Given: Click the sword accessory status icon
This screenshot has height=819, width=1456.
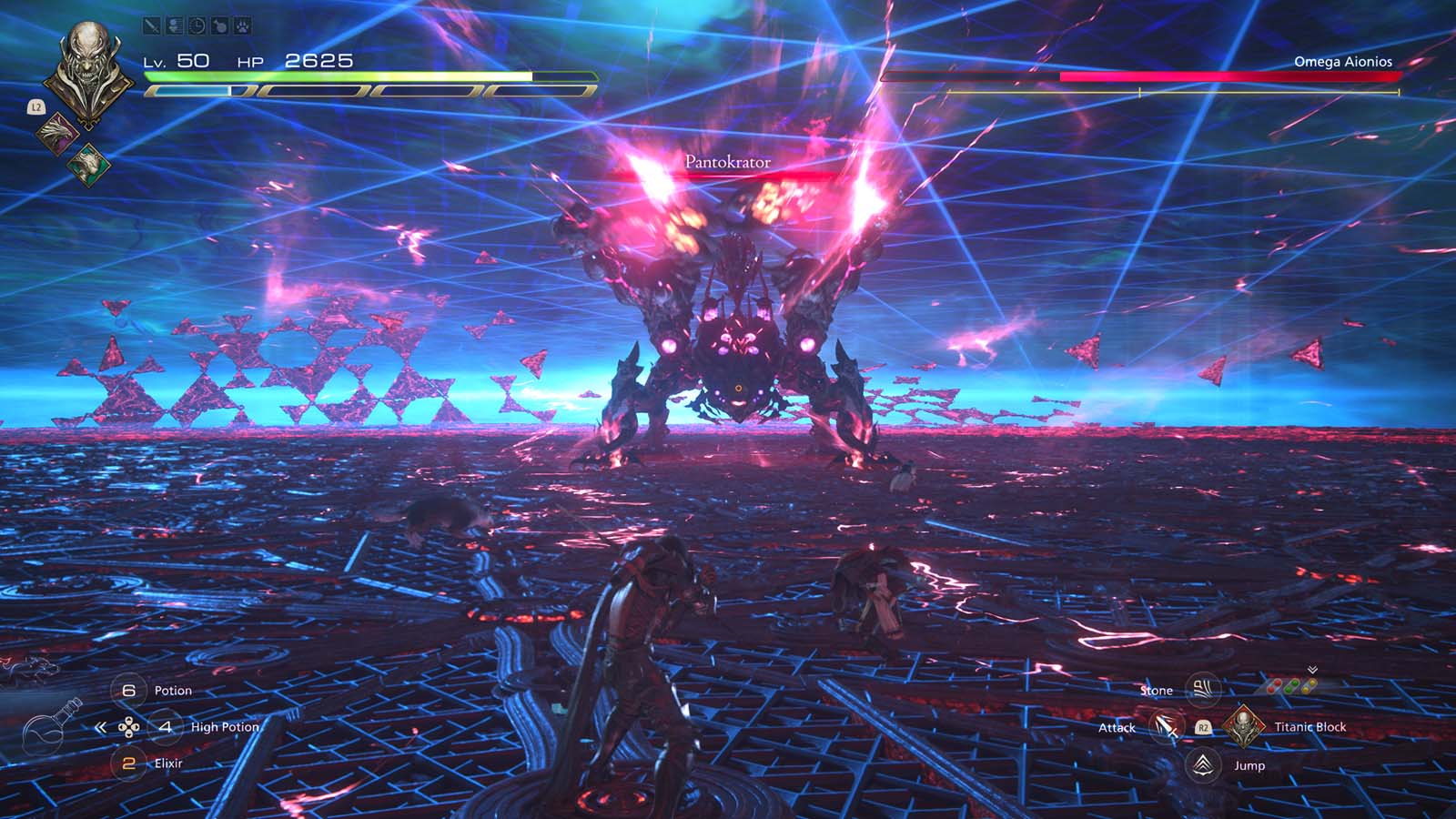Looking at the screenshot, I should point(152,26).
